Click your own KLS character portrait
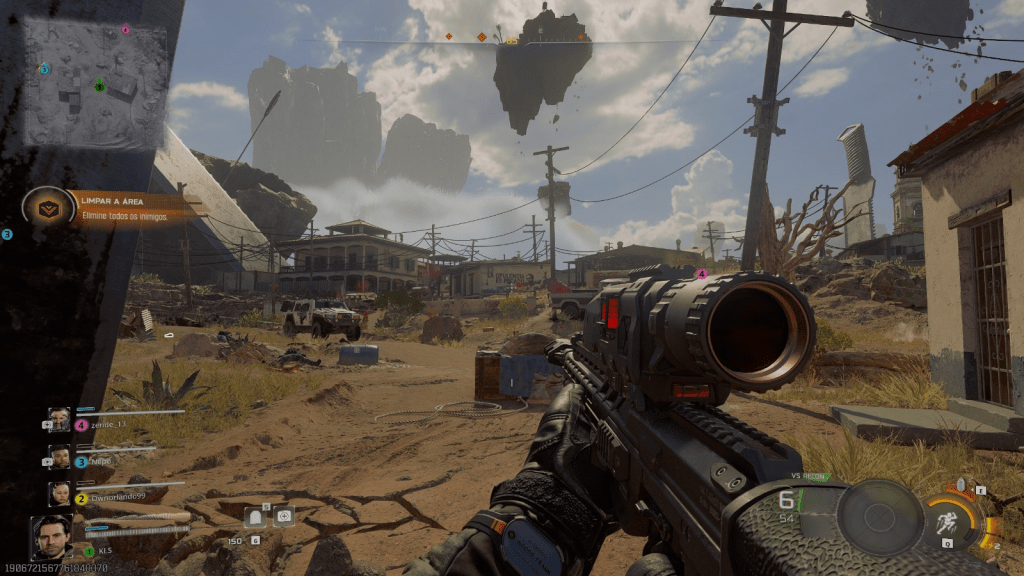Viewport: 1024px width, 576px height. click(x=51, y=538)
